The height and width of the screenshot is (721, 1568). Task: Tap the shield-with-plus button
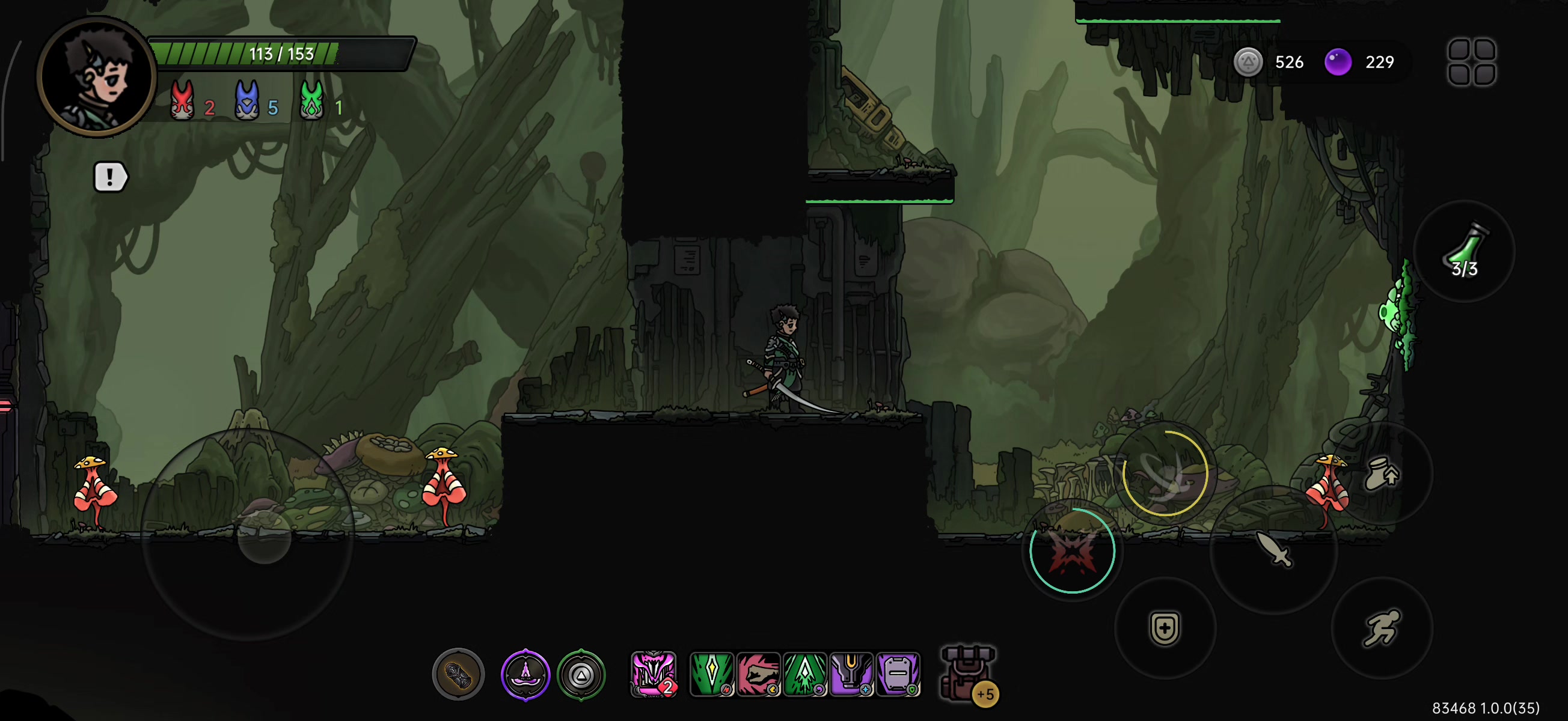pos(1165,627)
